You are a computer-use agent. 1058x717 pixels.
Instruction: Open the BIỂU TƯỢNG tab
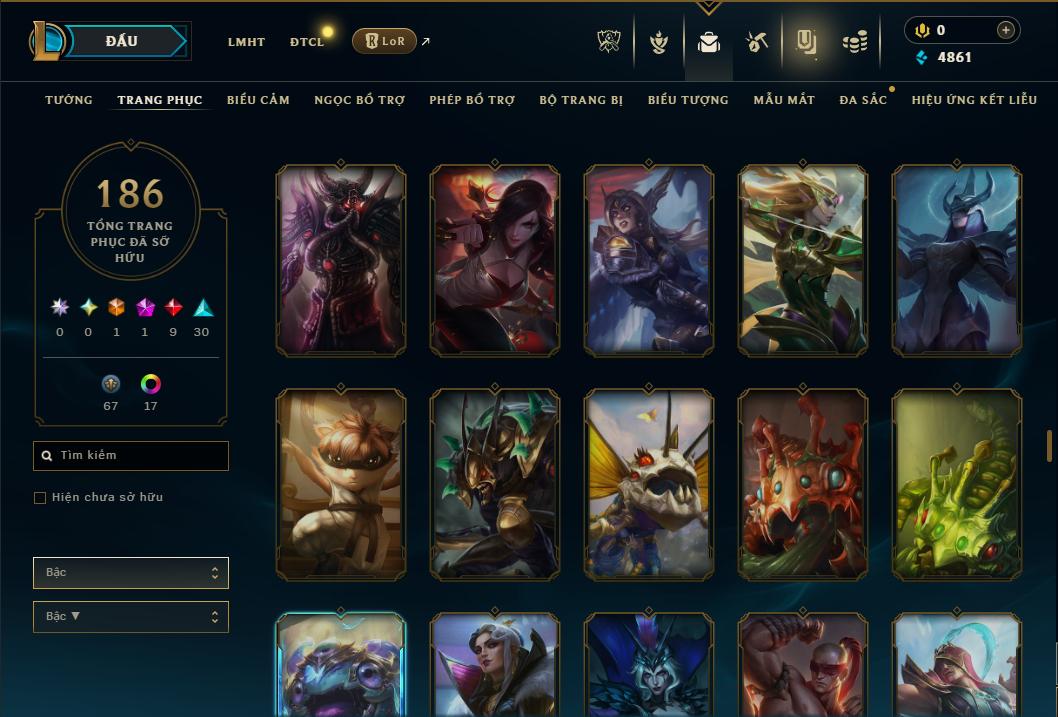(688, 100)
